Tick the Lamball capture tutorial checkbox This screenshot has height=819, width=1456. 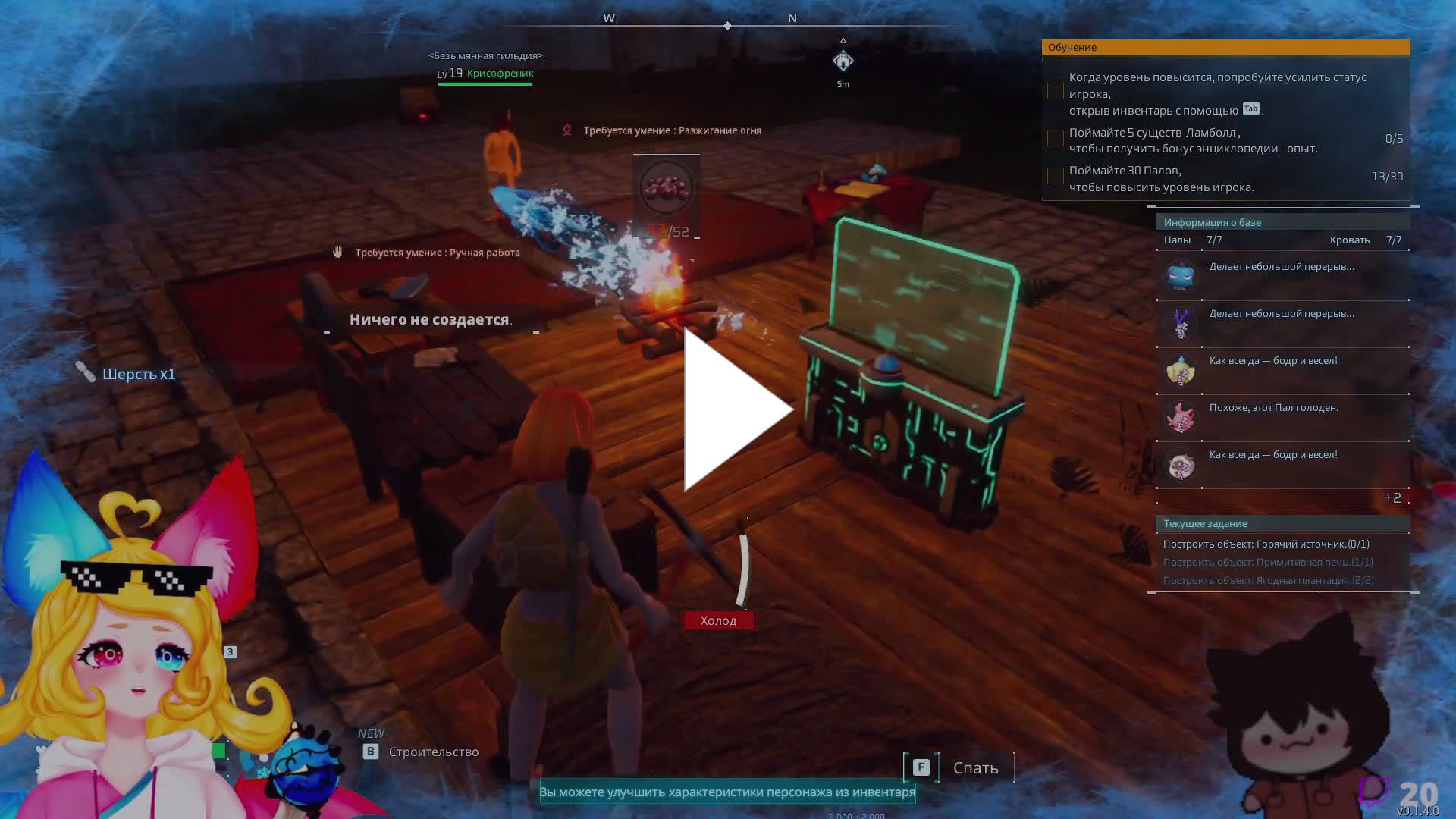[x=1055, y=138]
